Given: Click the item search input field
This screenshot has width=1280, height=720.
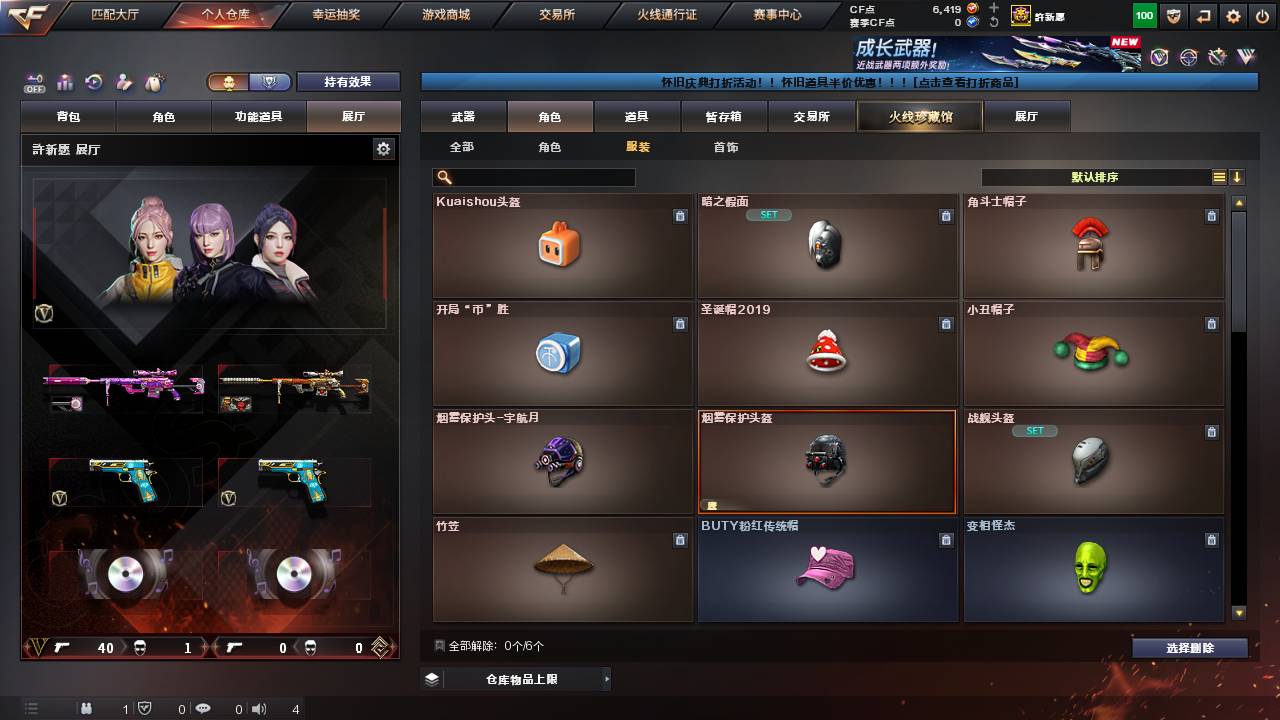Looking at the screenshot, I should tap(540, 176).
